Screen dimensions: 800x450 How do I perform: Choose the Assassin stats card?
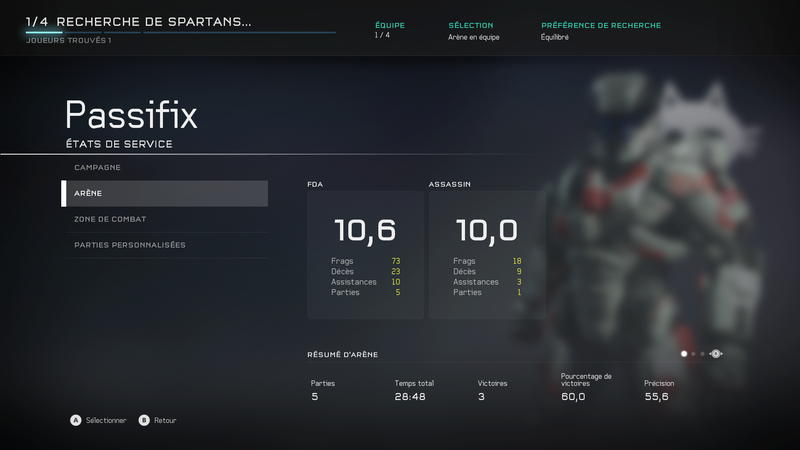click(487, 255)
